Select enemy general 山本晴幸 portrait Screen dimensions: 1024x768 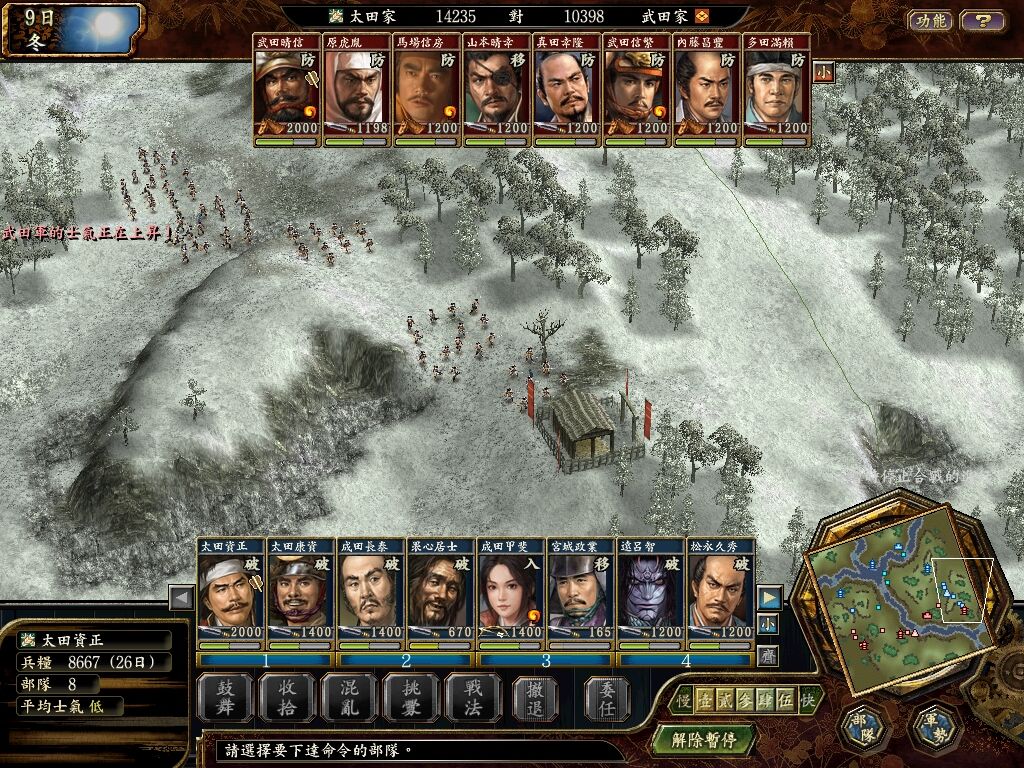pos(497,92)
